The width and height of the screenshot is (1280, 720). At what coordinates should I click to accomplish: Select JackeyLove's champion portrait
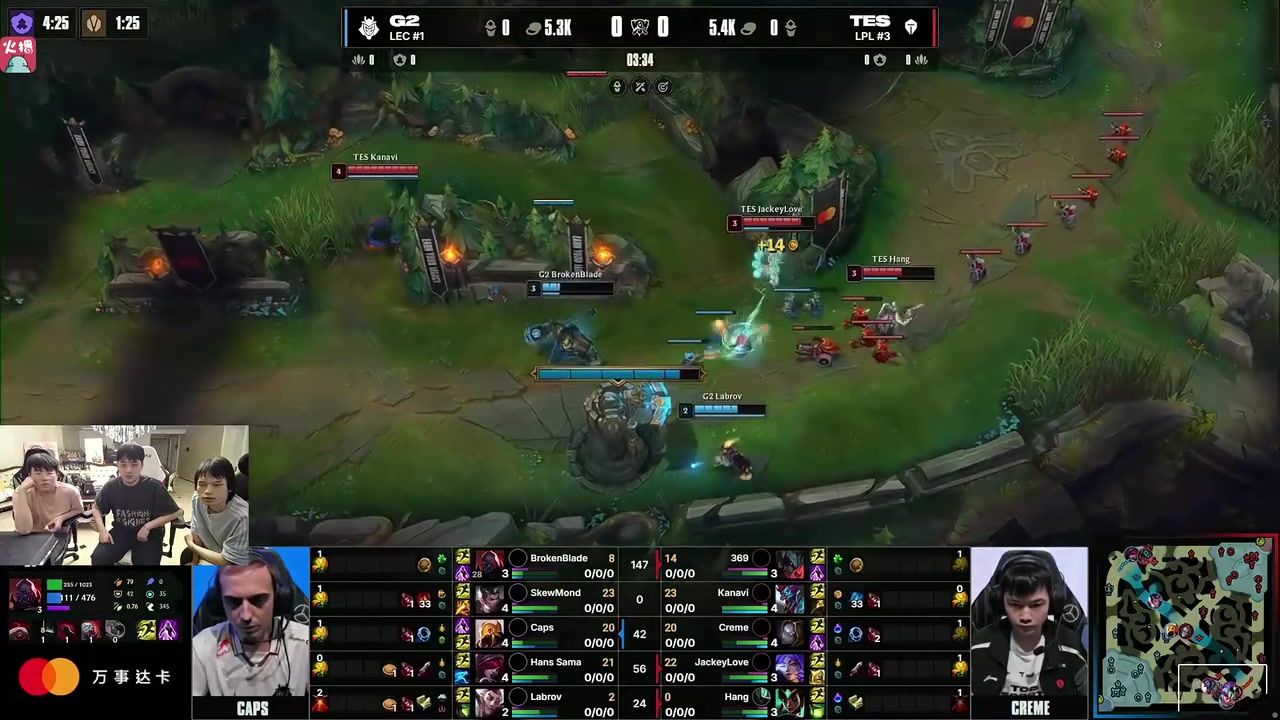[x=789, y=667]
